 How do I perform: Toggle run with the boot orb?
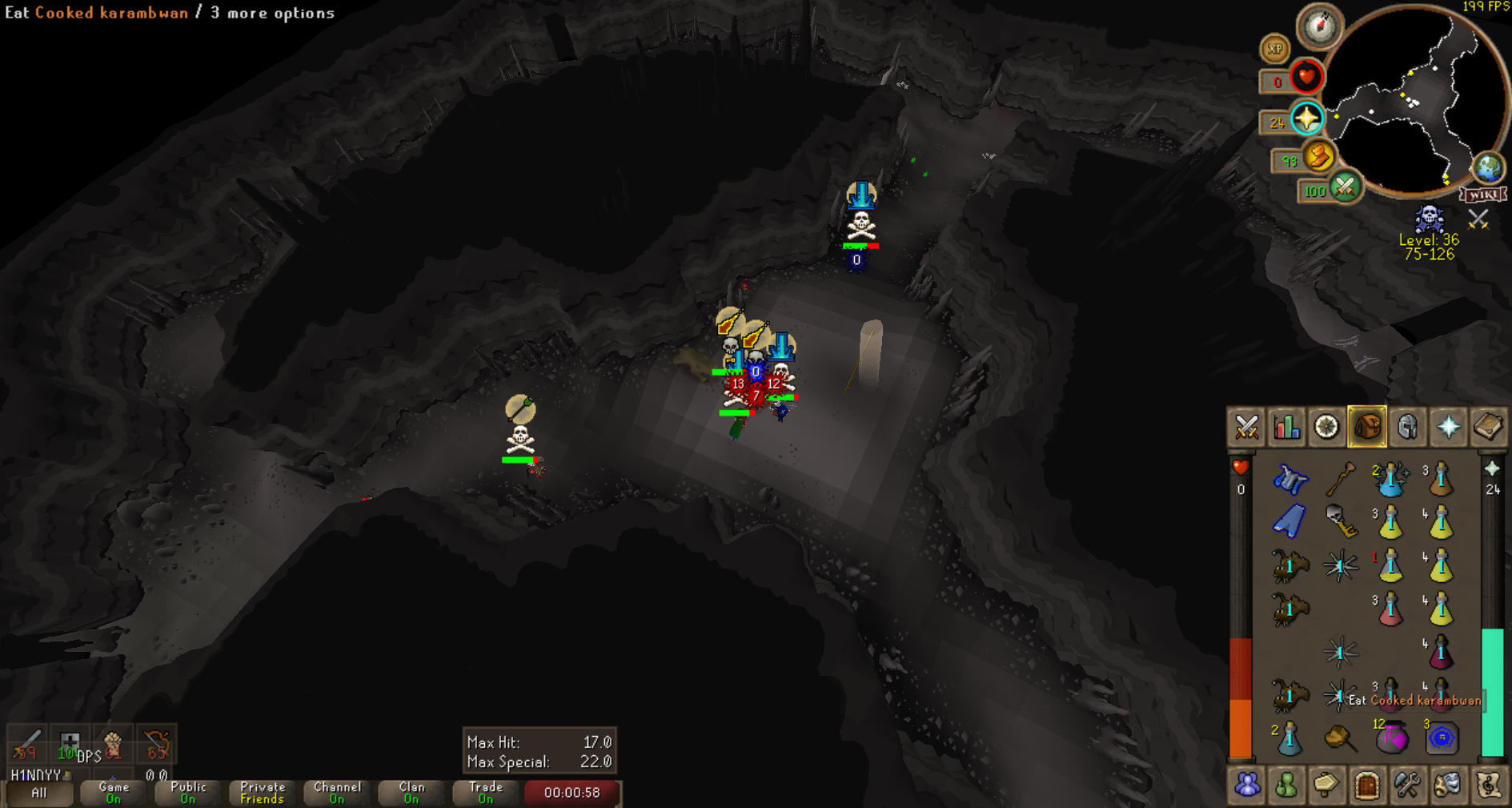tap(1318, 157)
